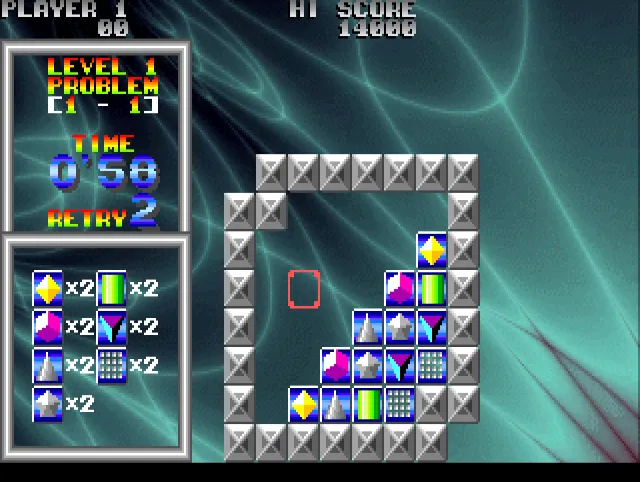This screenshot has height=482, width=640.
Task: Choose the cone block next to the floor-row diamond
Action: click(336, 404)
